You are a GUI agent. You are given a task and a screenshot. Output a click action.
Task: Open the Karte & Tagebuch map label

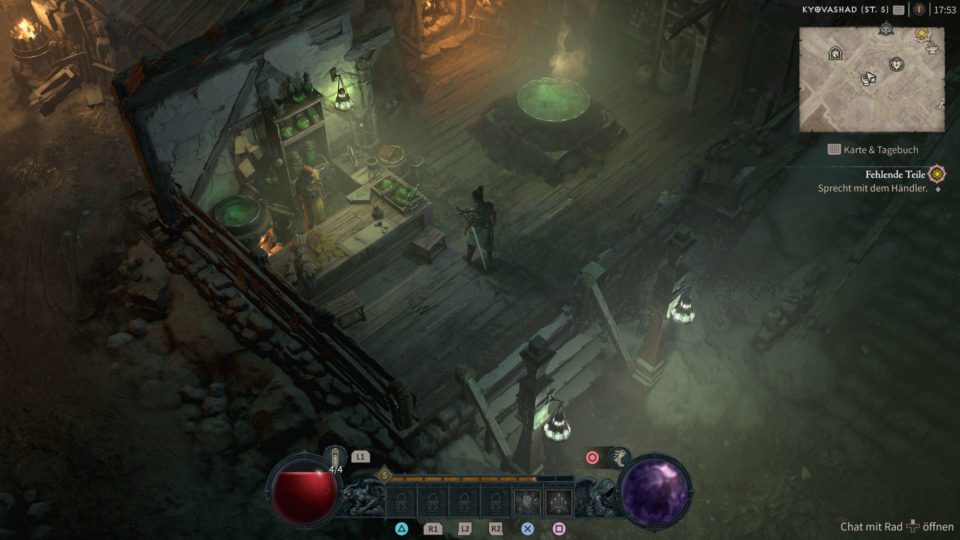[873, 150]
